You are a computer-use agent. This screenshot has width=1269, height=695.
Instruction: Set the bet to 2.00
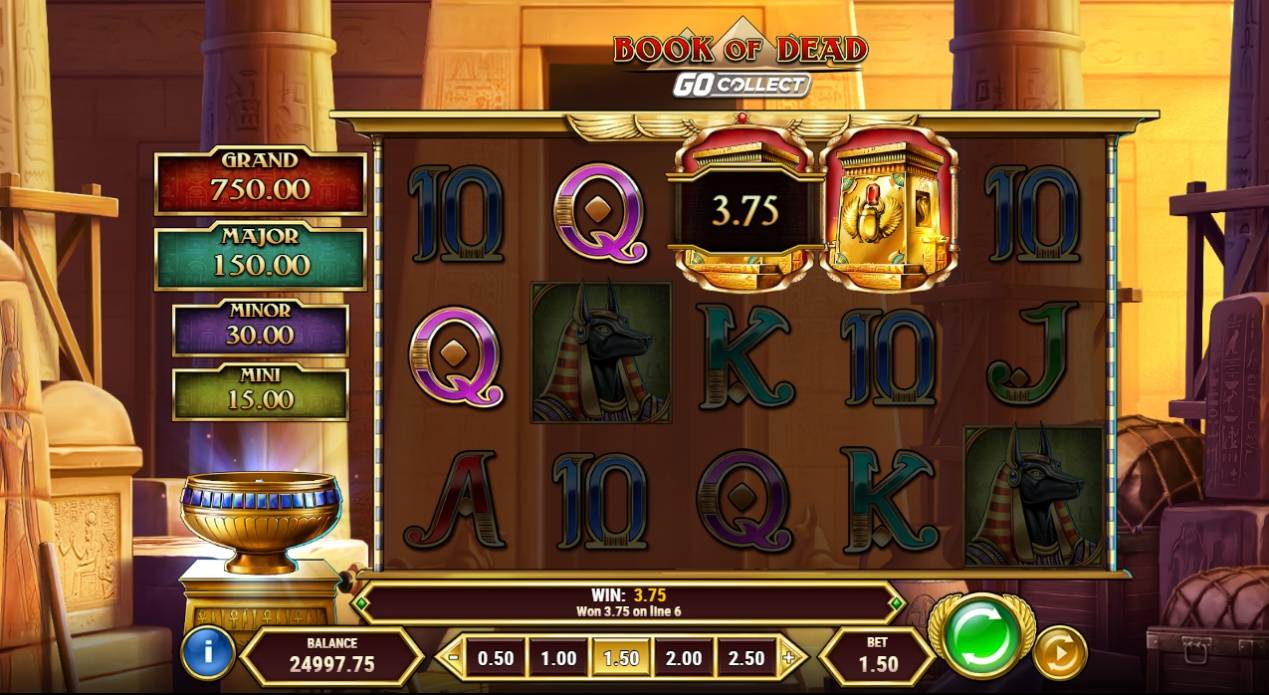684,658
